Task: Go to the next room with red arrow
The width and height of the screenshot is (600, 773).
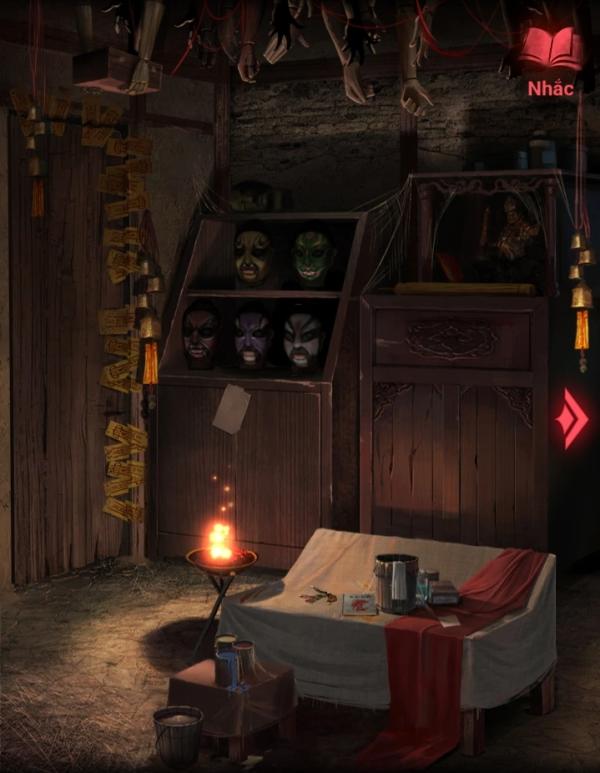Action: coord(574,419)
